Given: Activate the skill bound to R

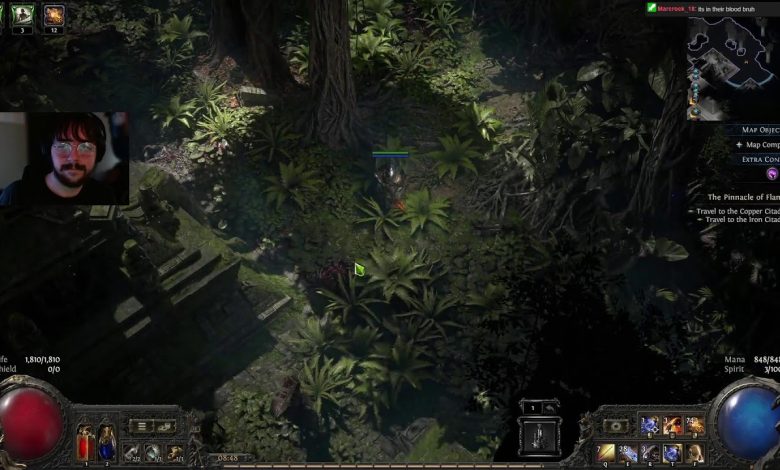Looking at the screenshot, I should (650, 453).
